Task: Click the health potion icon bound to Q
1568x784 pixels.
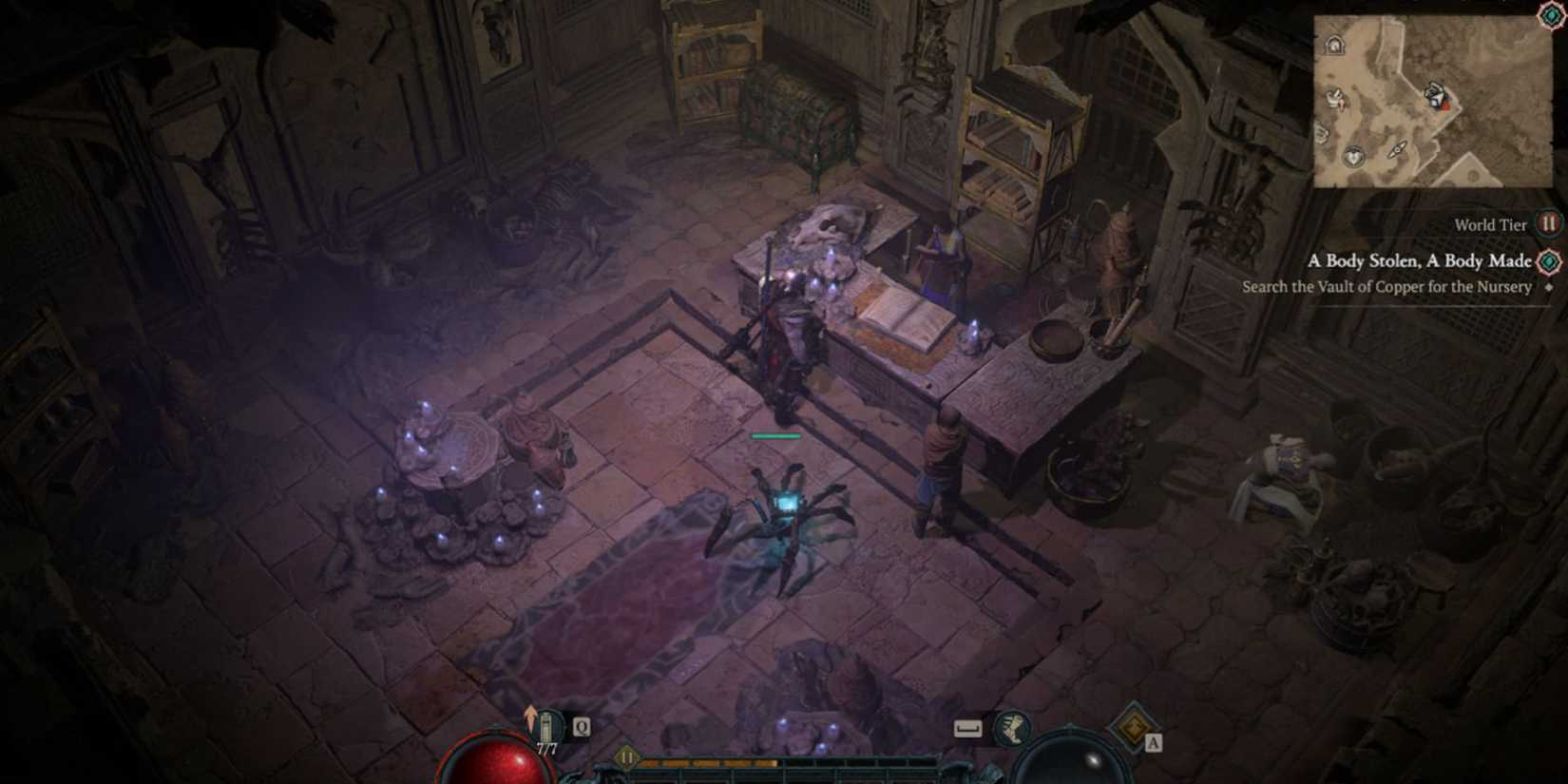Action: 548,724
